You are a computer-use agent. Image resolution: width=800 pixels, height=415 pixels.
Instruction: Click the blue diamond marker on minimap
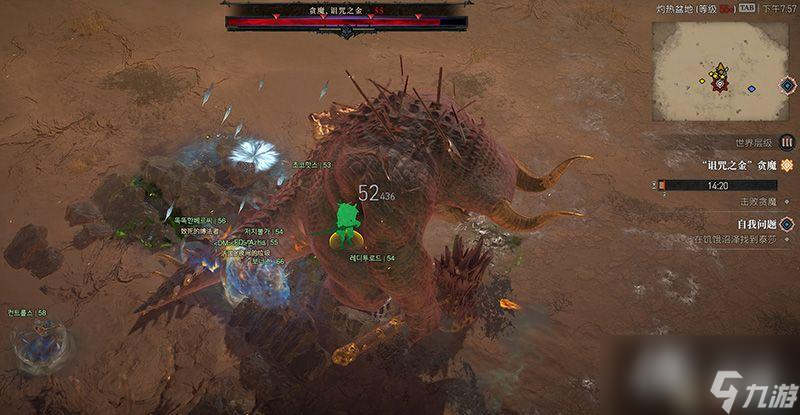click(751, 89)
